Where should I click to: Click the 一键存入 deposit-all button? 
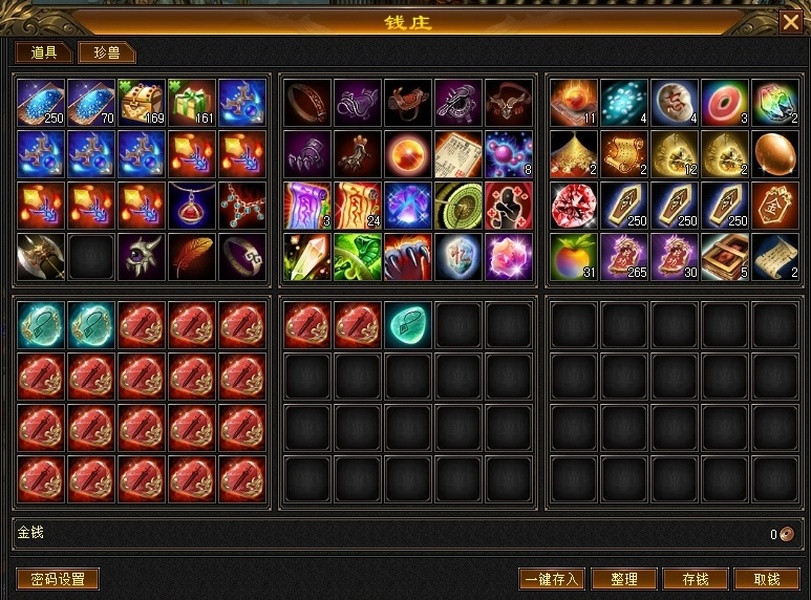[551, 579]
